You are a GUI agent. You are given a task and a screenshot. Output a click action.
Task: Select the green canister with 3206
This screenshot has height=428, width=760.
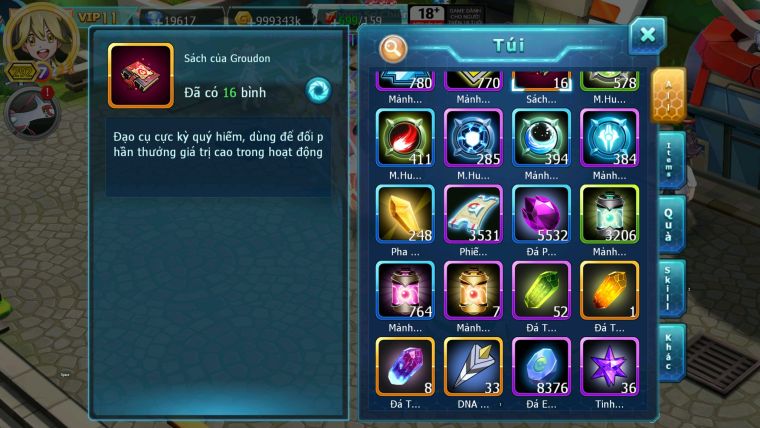point(609,213)
